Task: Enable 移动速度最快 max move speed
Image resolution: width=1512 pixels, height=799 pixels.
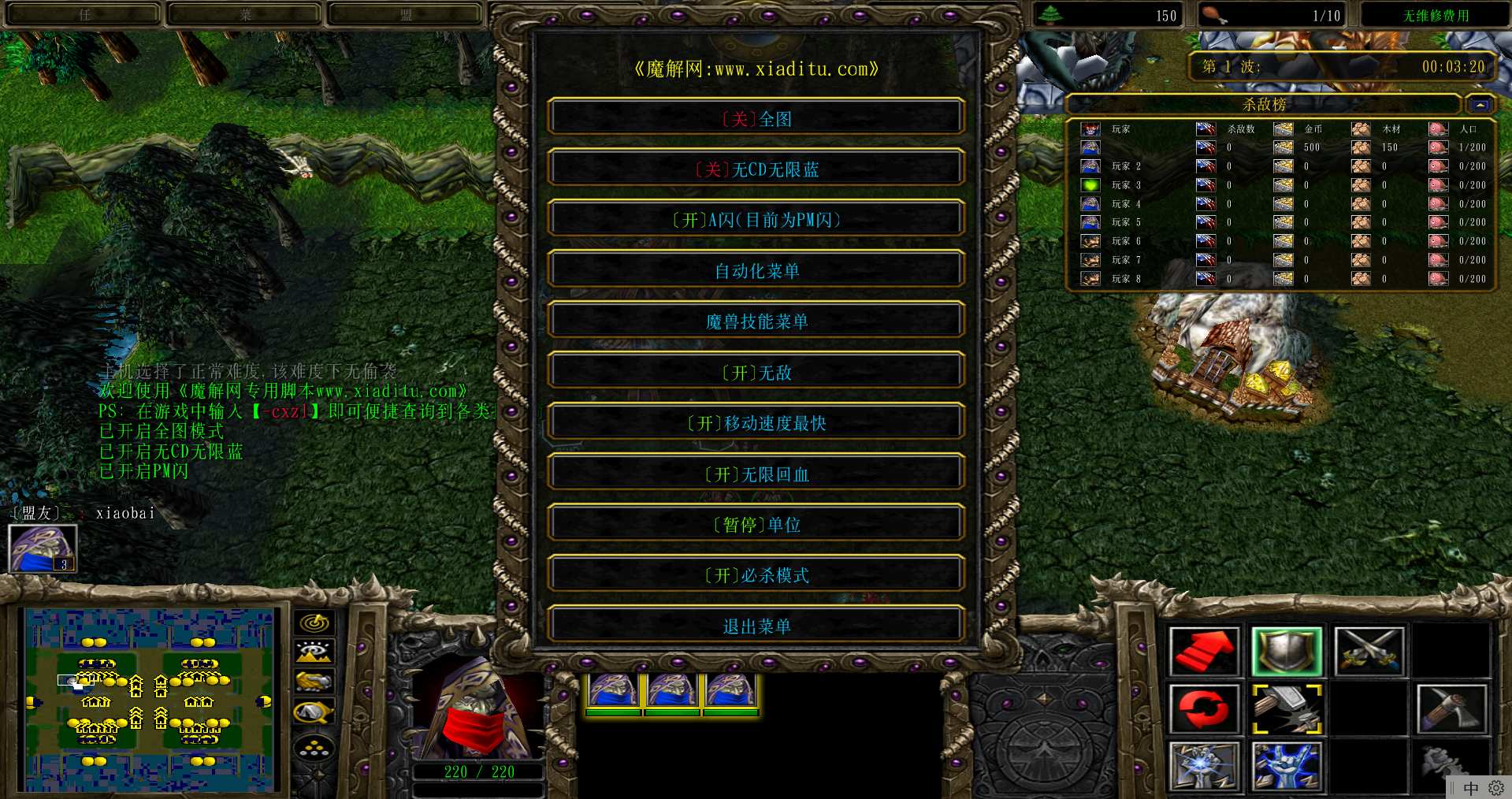Action: (756, 423)
